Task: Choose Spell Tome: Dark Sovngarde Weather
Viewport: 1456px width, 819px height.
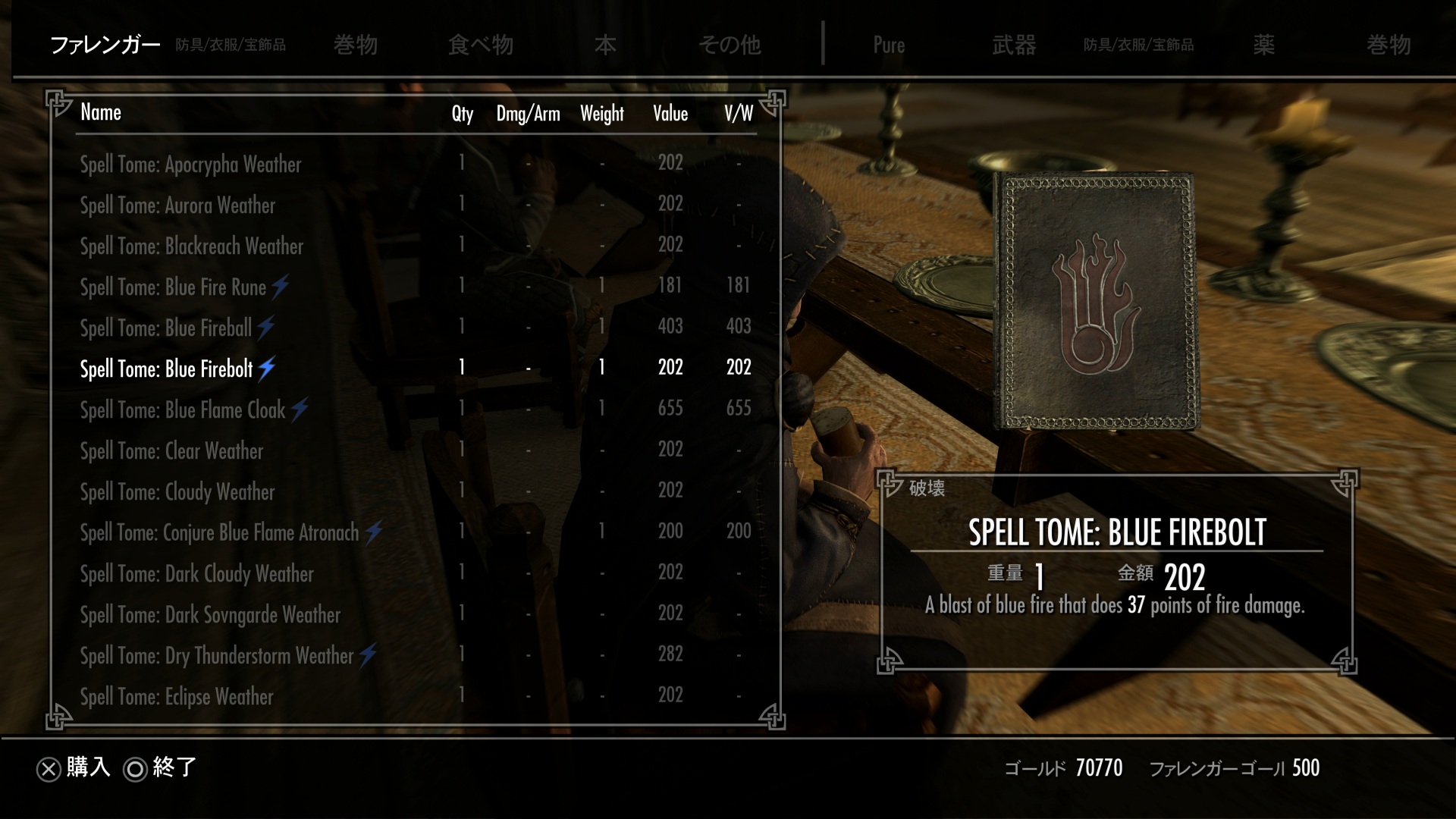Action: 211,614
